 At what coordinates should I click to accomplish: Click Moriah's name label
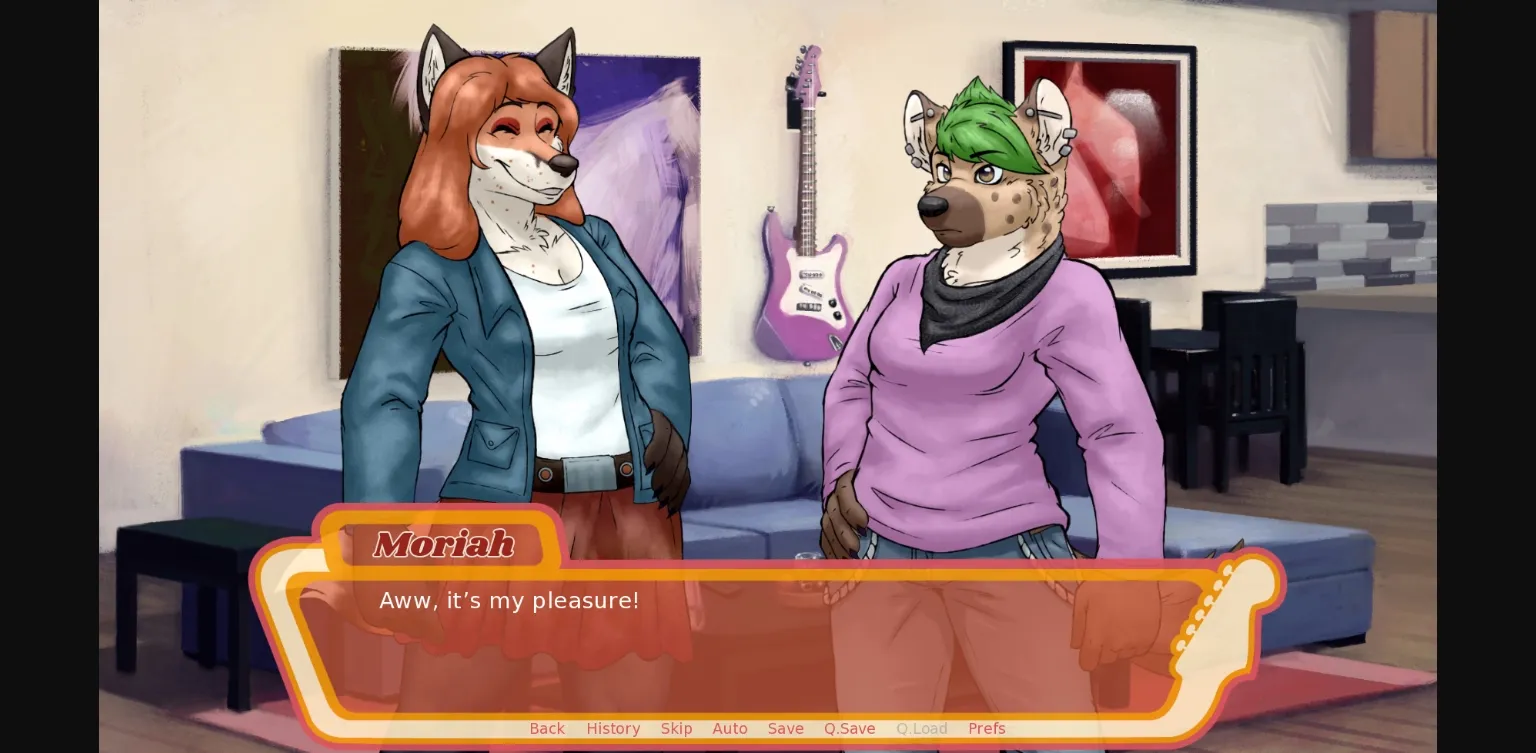[443, 545]
